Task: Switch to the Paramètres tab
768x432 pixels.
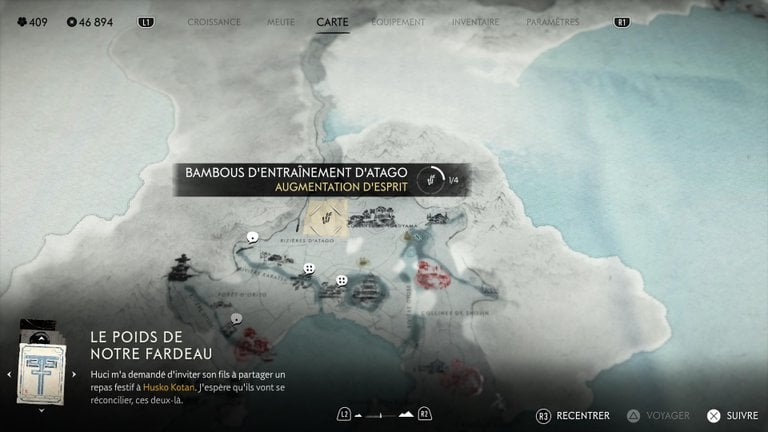Action: click(552, 21)
